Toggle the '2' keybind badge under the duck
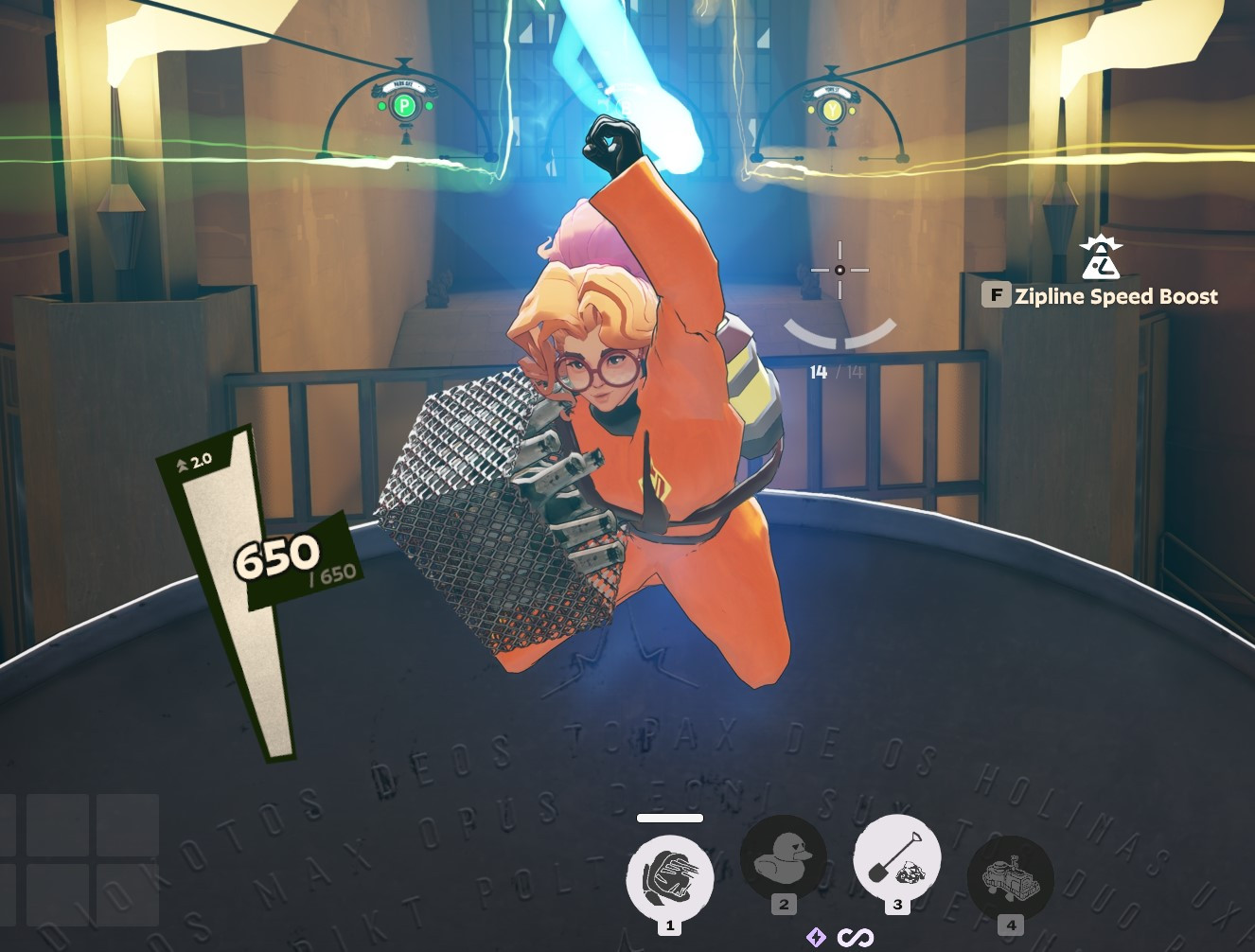This screenshot has width=1255, height=952. tap(783, 904)
